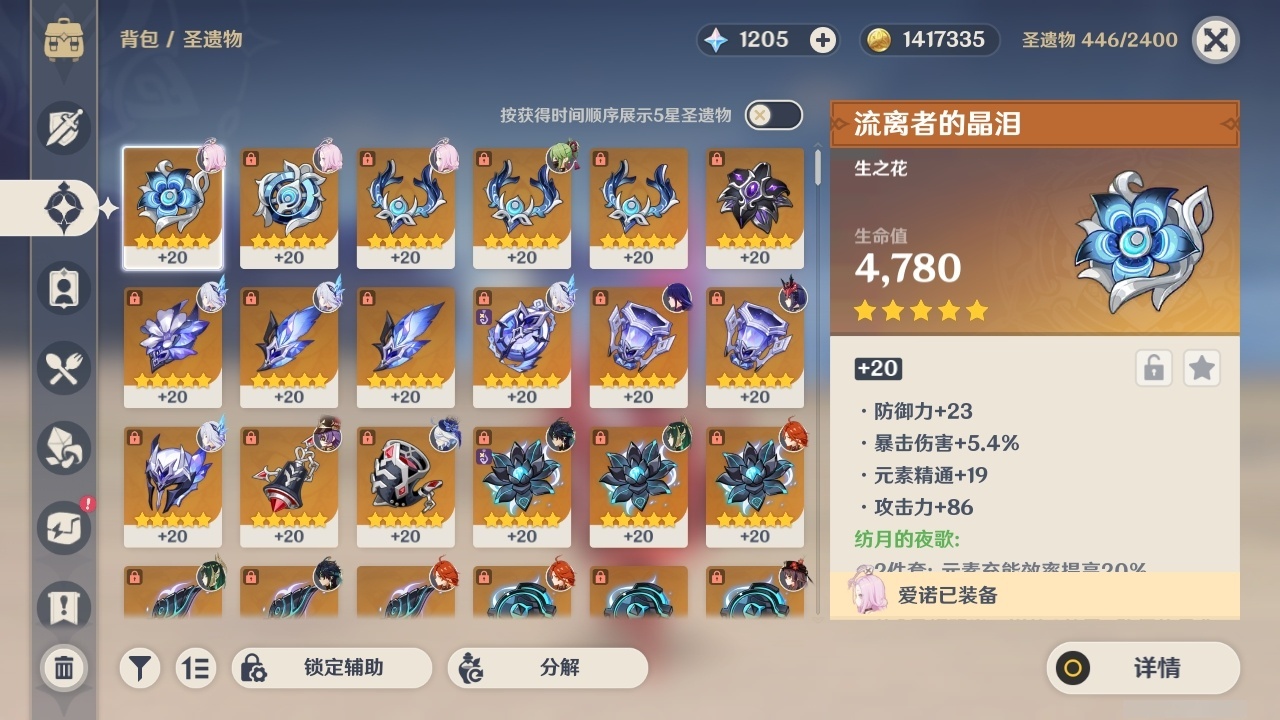Mark the selected artifact as favorite

coord(1201,368)
